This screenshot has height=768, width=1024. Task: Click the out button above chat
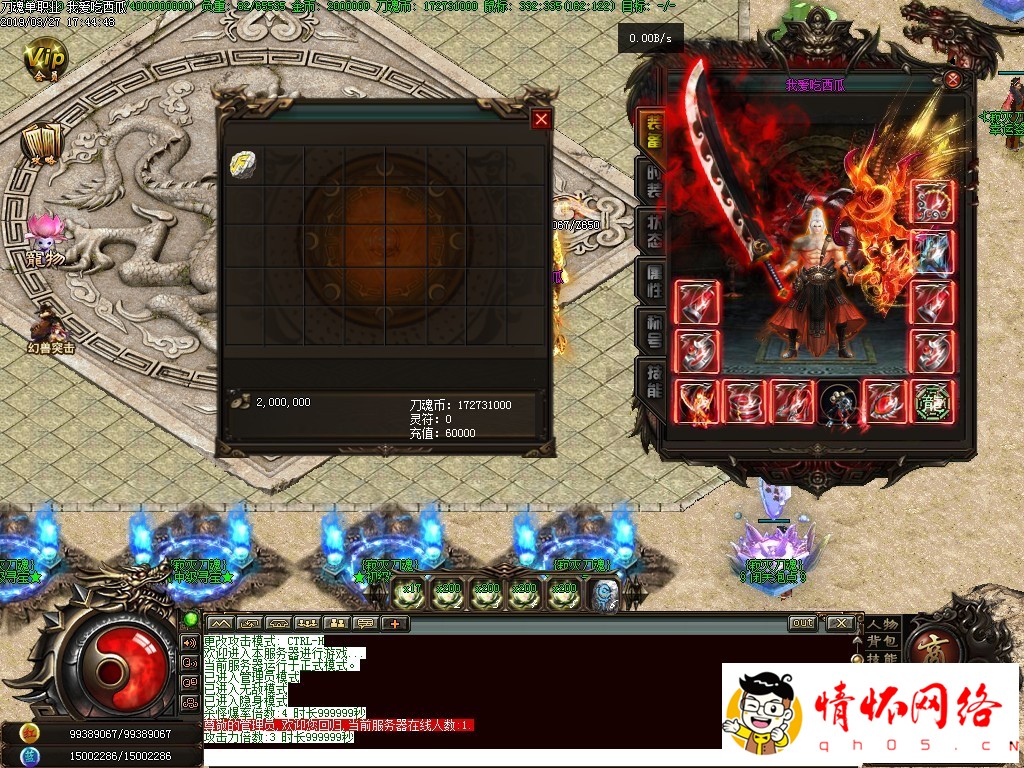click(802, 623)
